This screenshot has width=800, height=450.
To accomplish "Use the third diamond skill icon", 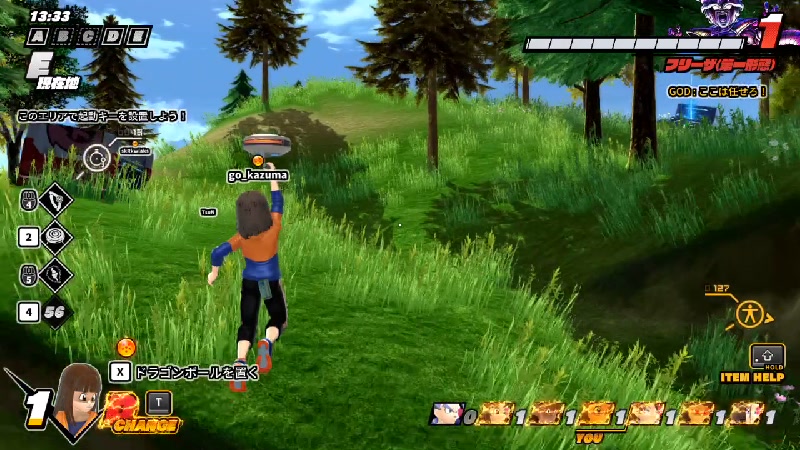I will coord(54,274).
